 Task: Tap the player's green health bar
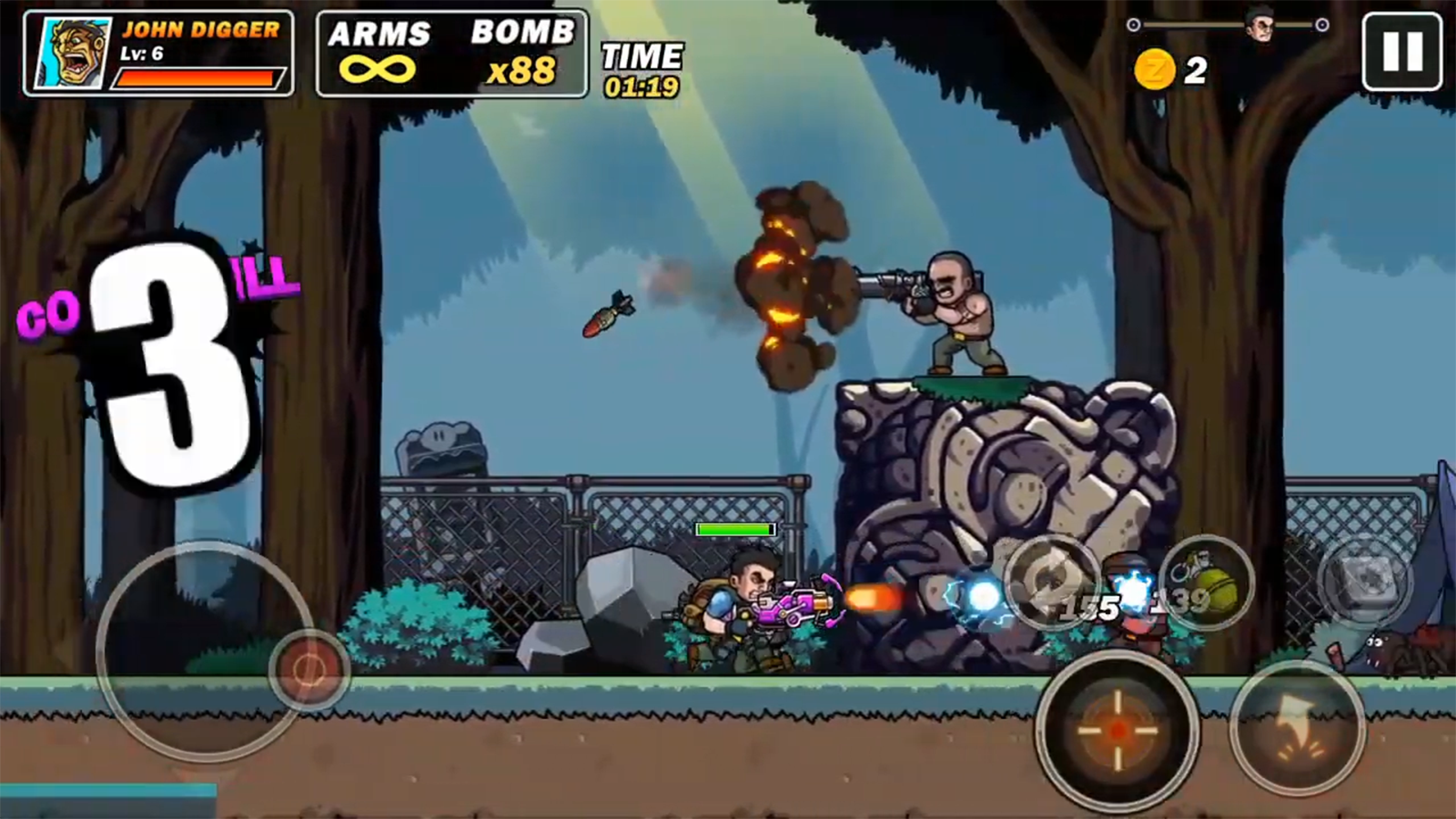pyautogui.click(x=733, y=527)
